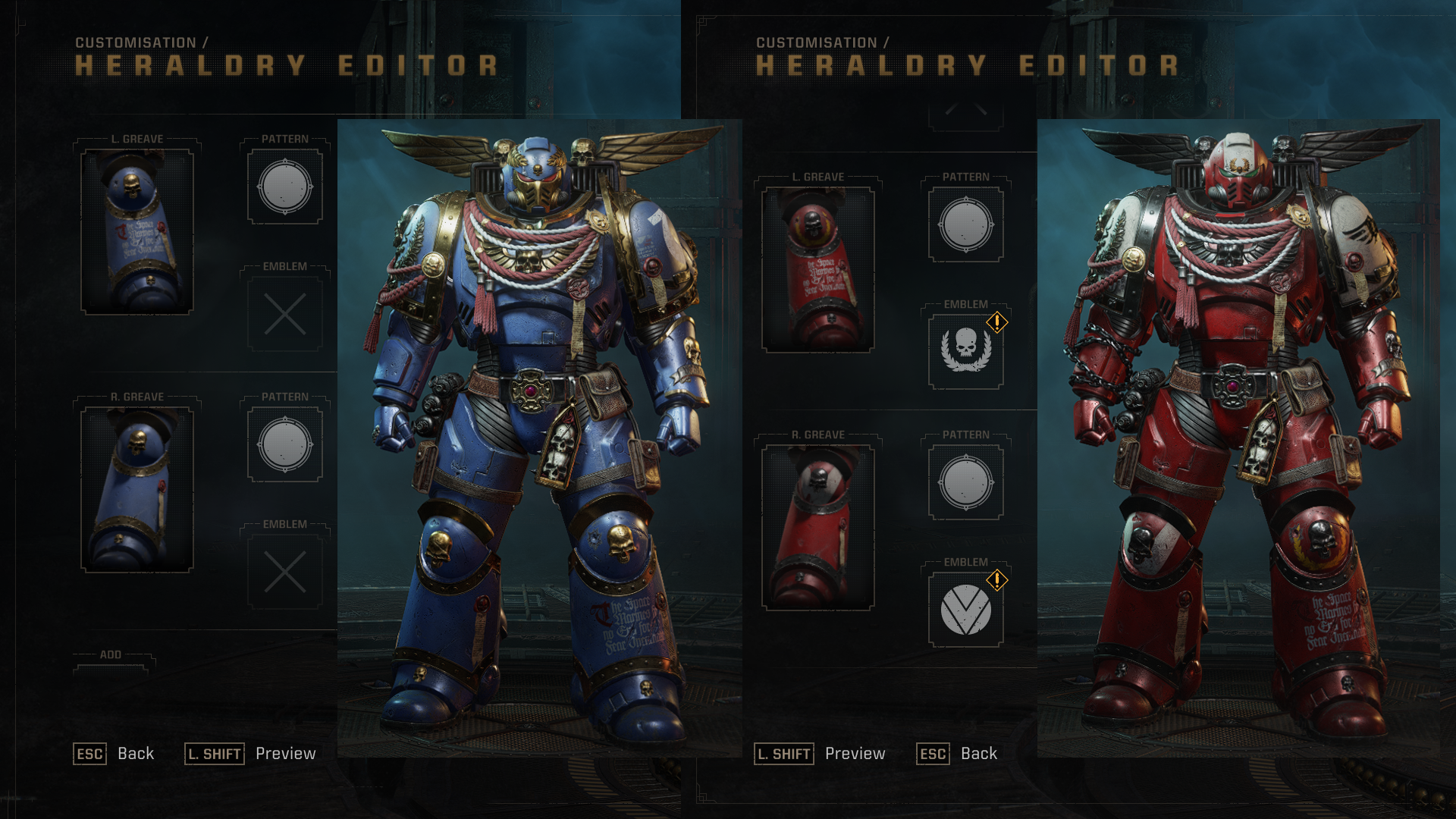The width and height of the screenshot is (1456, 819).
Task: Open the chevron emblem slot
Action: point(965,609)
